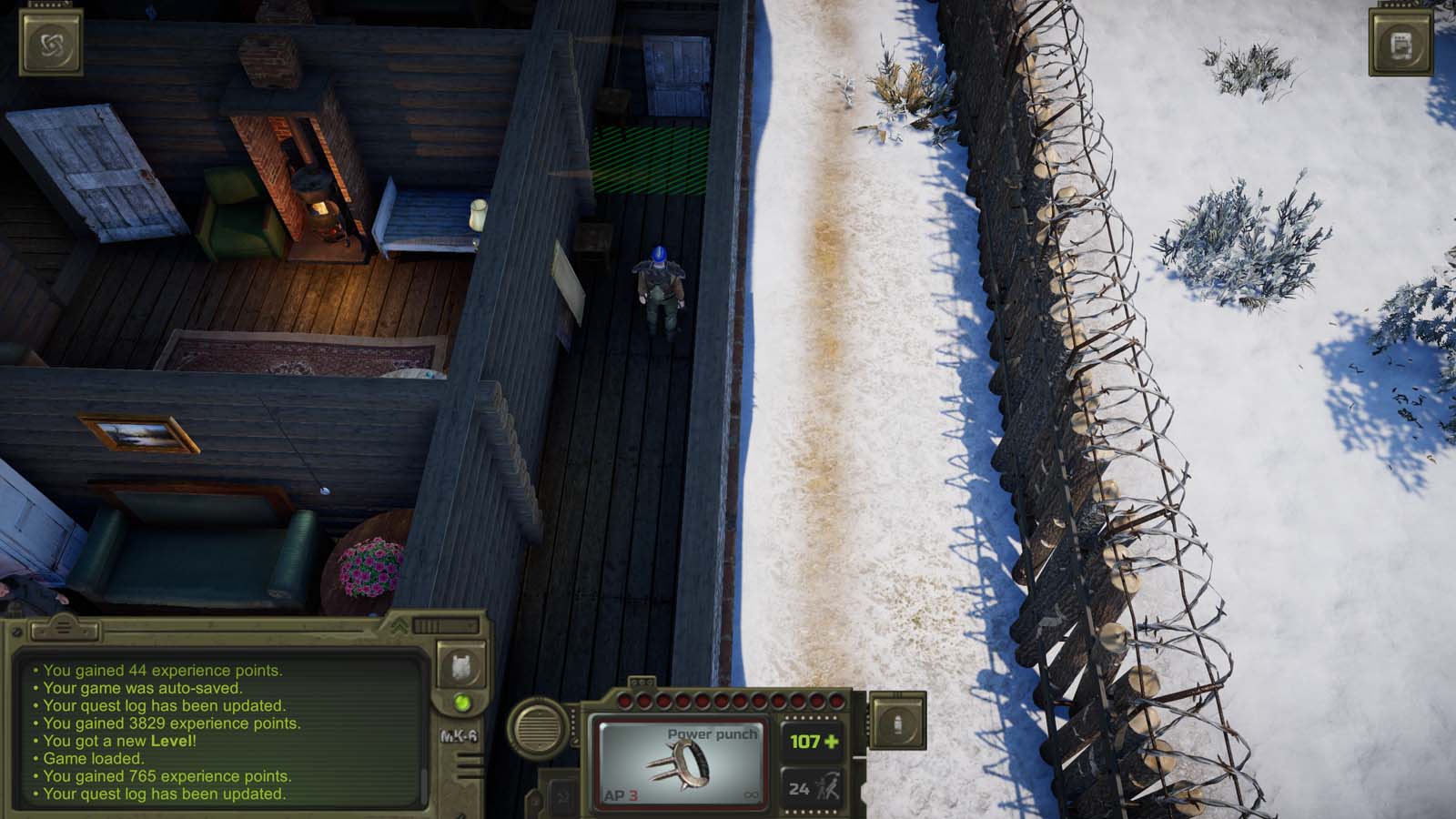Expand the small tab above the weapon panel

tap(642, 682)
